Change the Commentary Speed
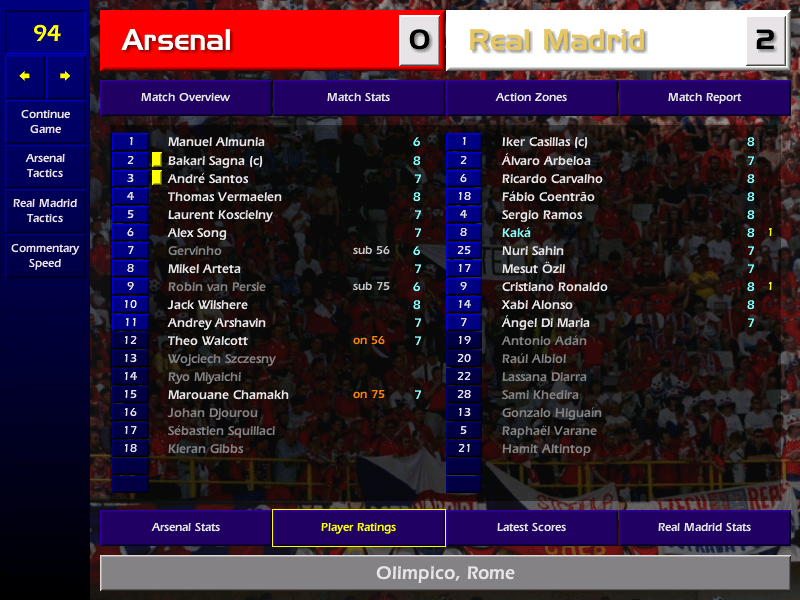 point(45,256)
